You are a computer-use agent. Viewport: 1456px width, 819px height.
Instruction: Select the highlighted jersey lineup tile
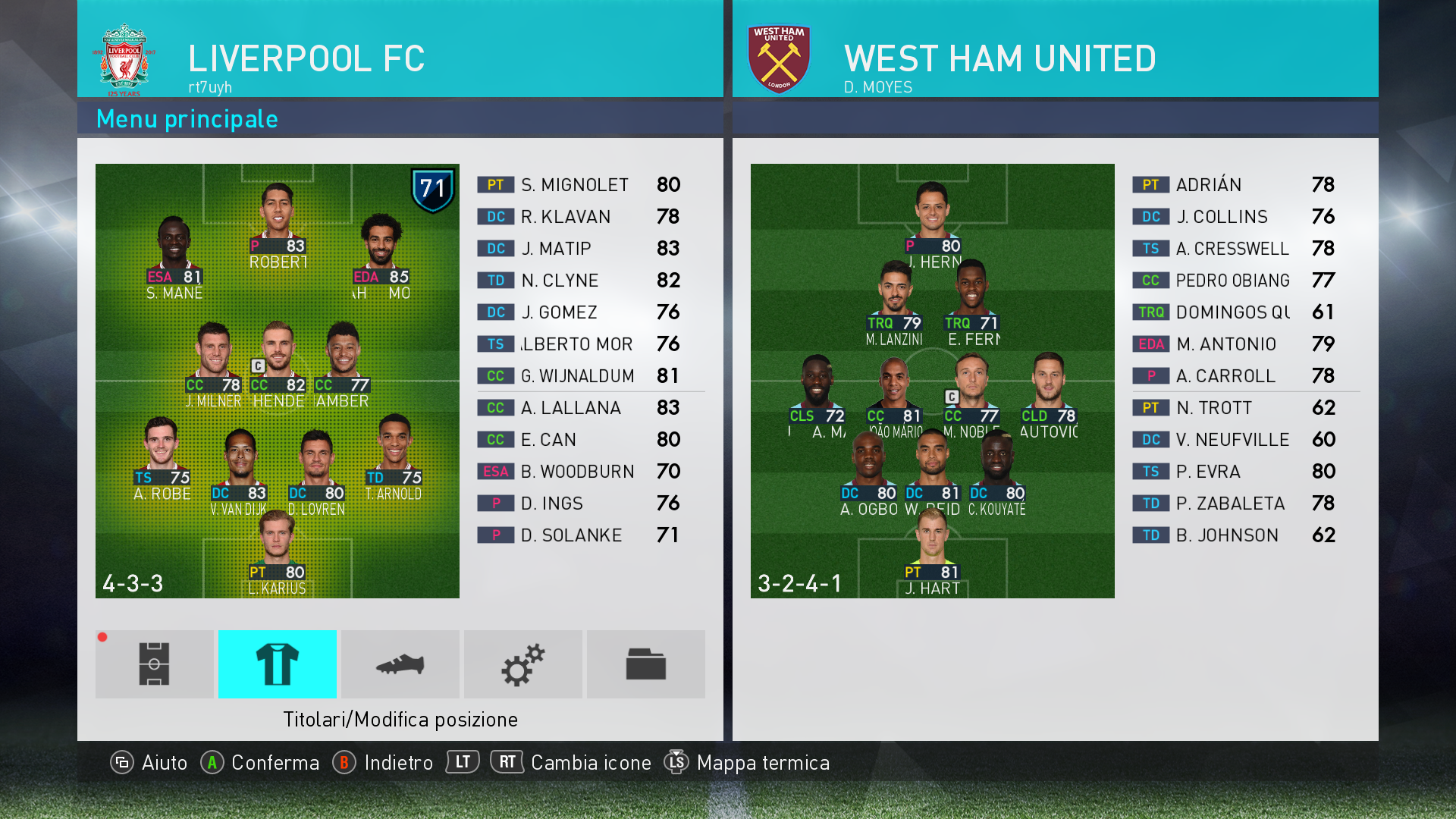[277, 664]
